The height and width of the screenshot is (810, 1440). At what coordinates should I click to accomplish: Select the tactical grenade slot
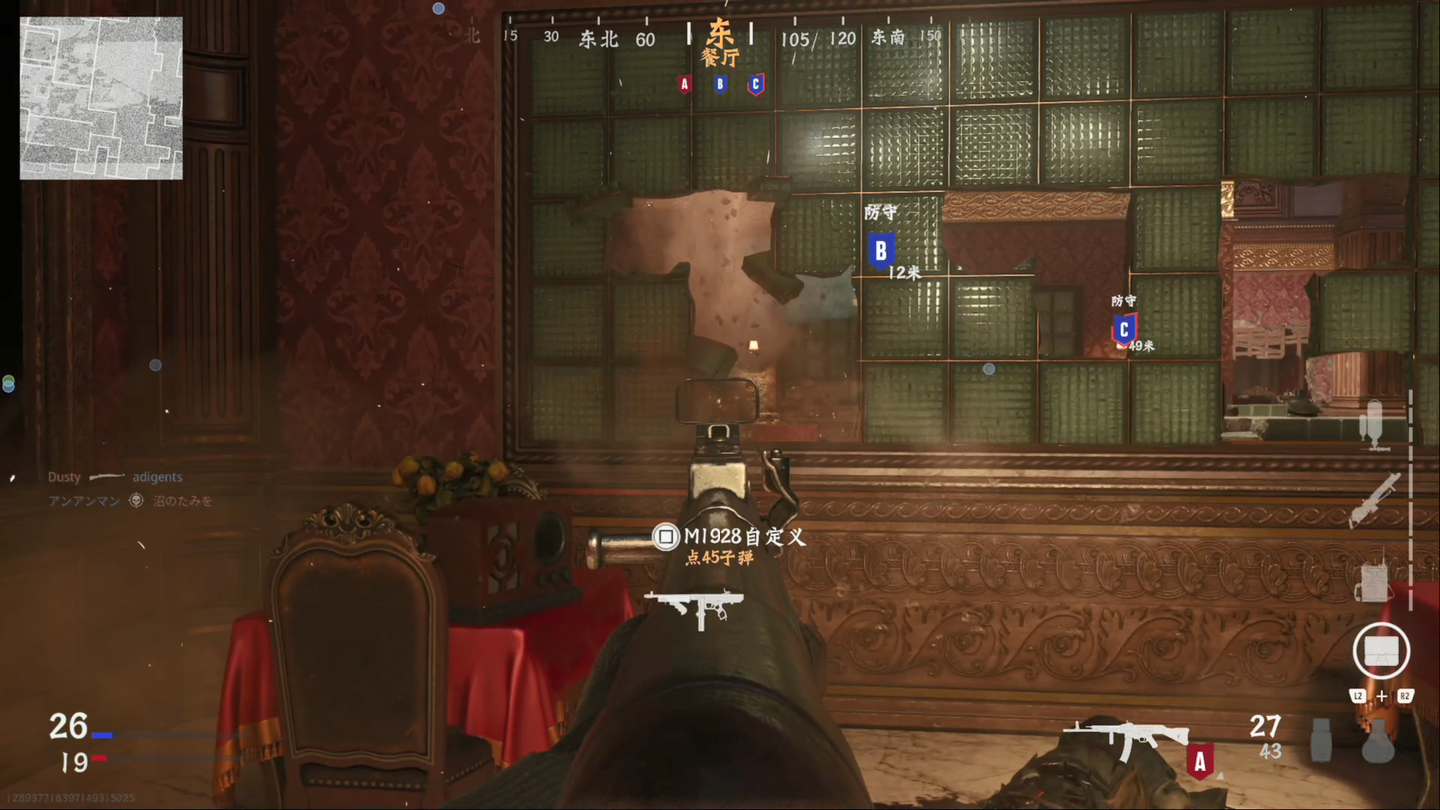(1322, 742)
